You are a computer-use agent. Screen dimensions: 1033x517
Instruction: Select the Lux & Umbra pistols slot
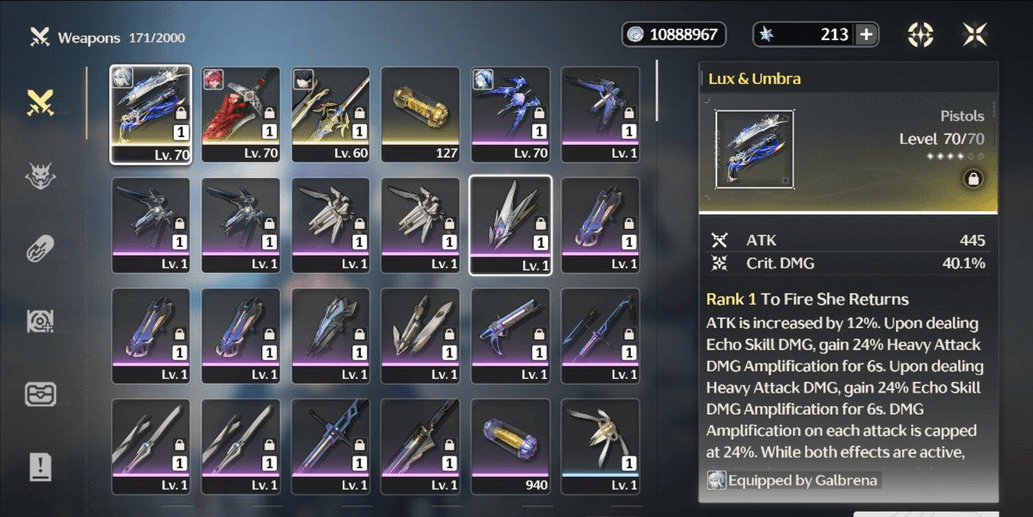click(150, 113)
